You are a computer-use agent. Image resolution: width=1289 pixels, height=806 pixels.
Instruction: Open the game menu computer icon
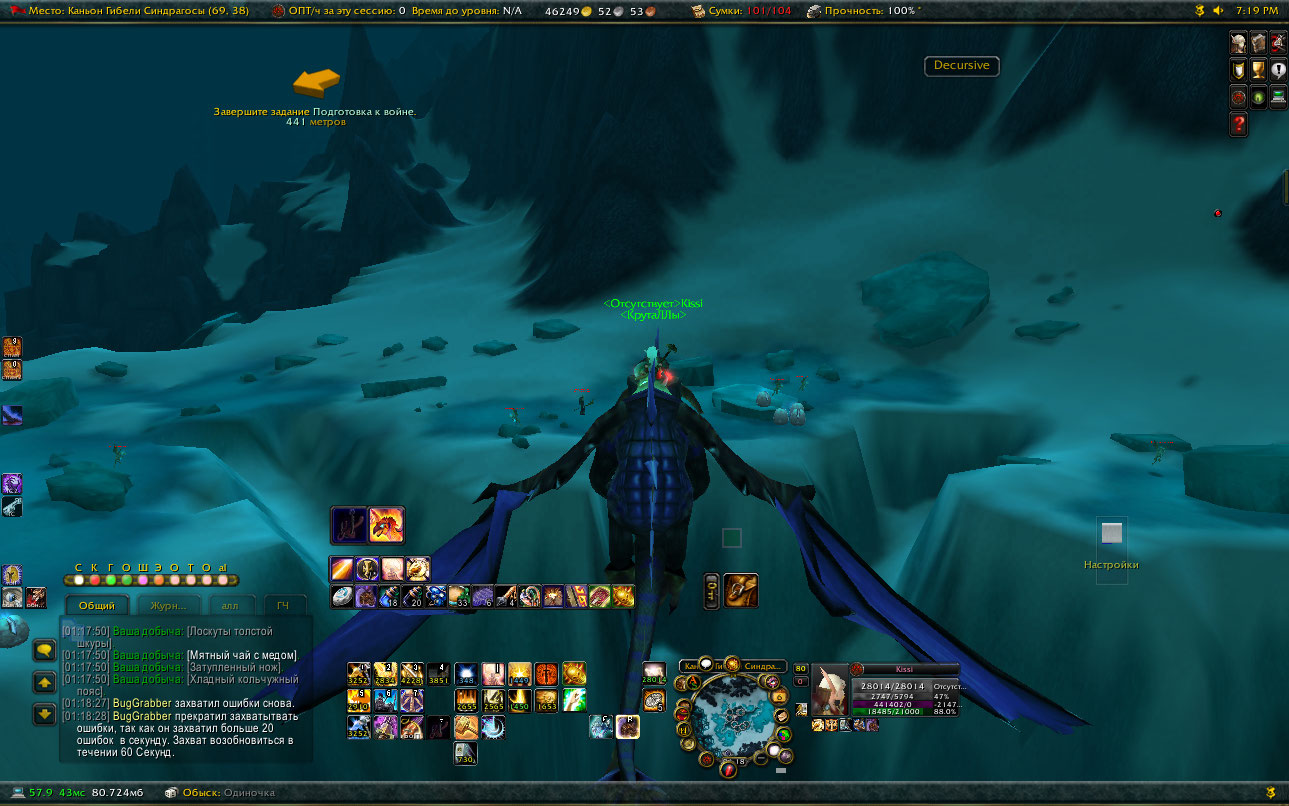(1278, 97)
